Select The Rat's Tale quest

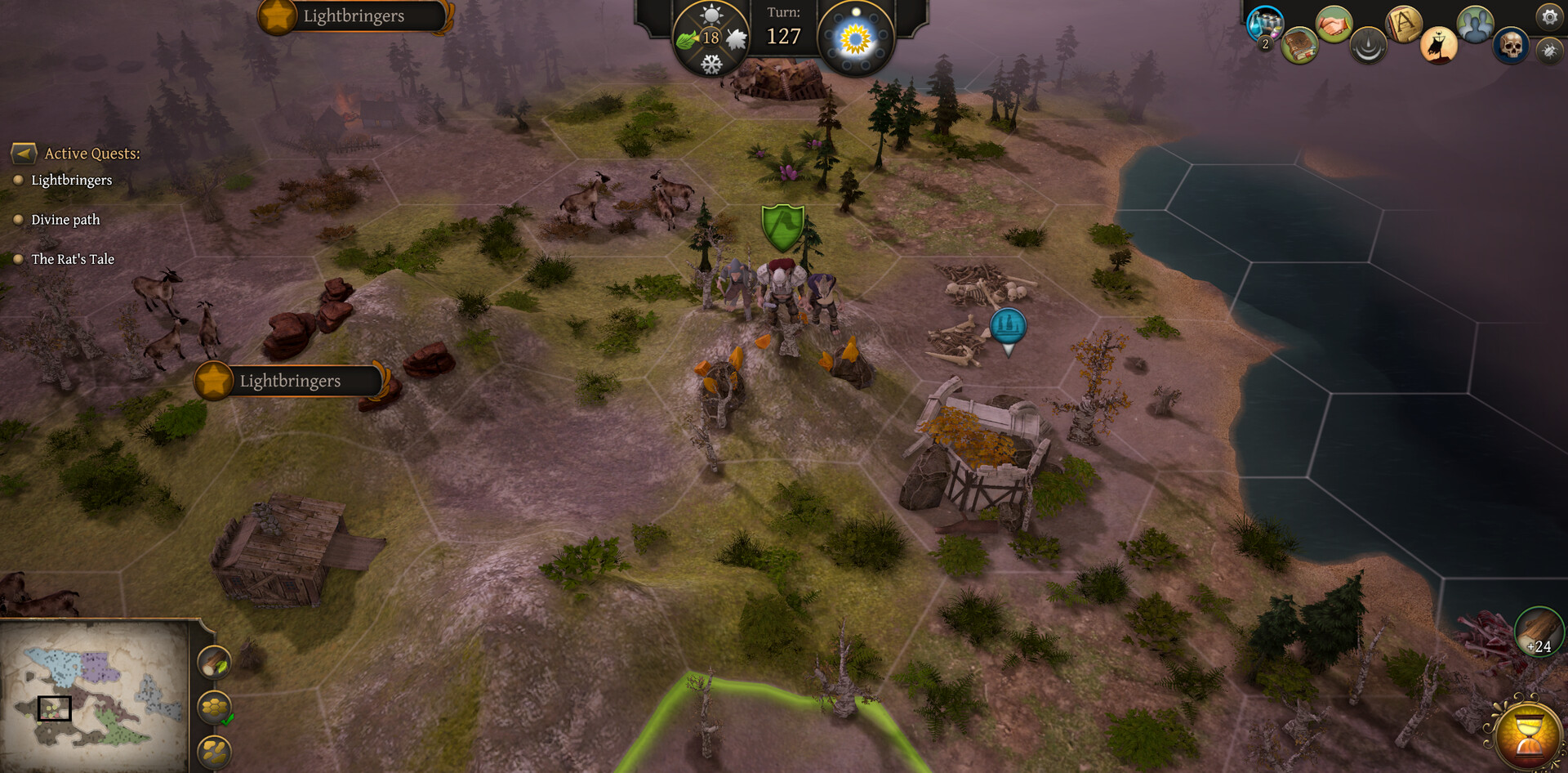[x=73, y=259]
